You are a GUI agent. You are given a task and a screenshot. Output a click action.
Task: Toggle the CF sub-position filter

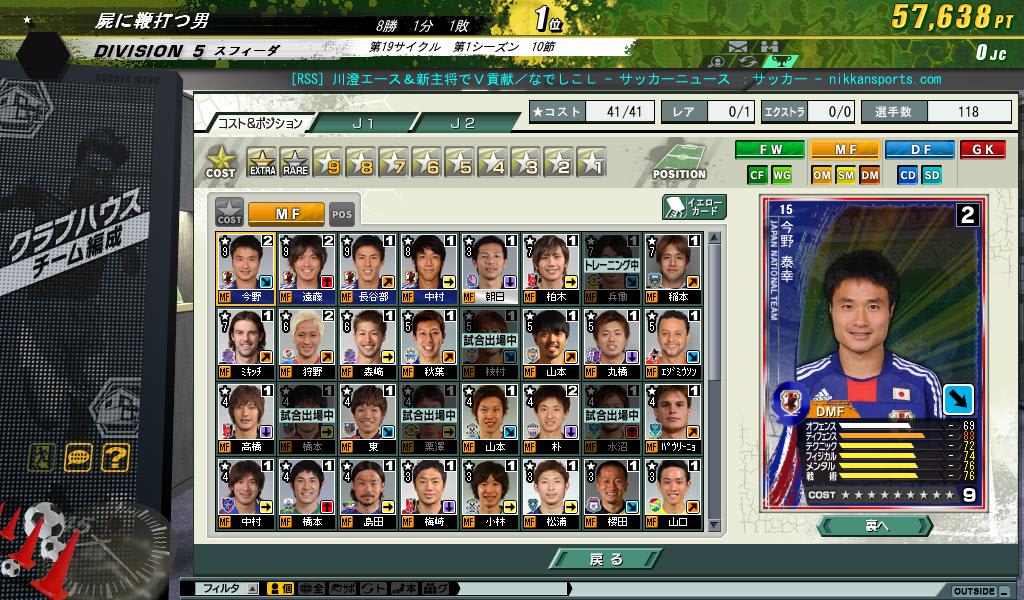pyautogui.click(x=757, y=175)
